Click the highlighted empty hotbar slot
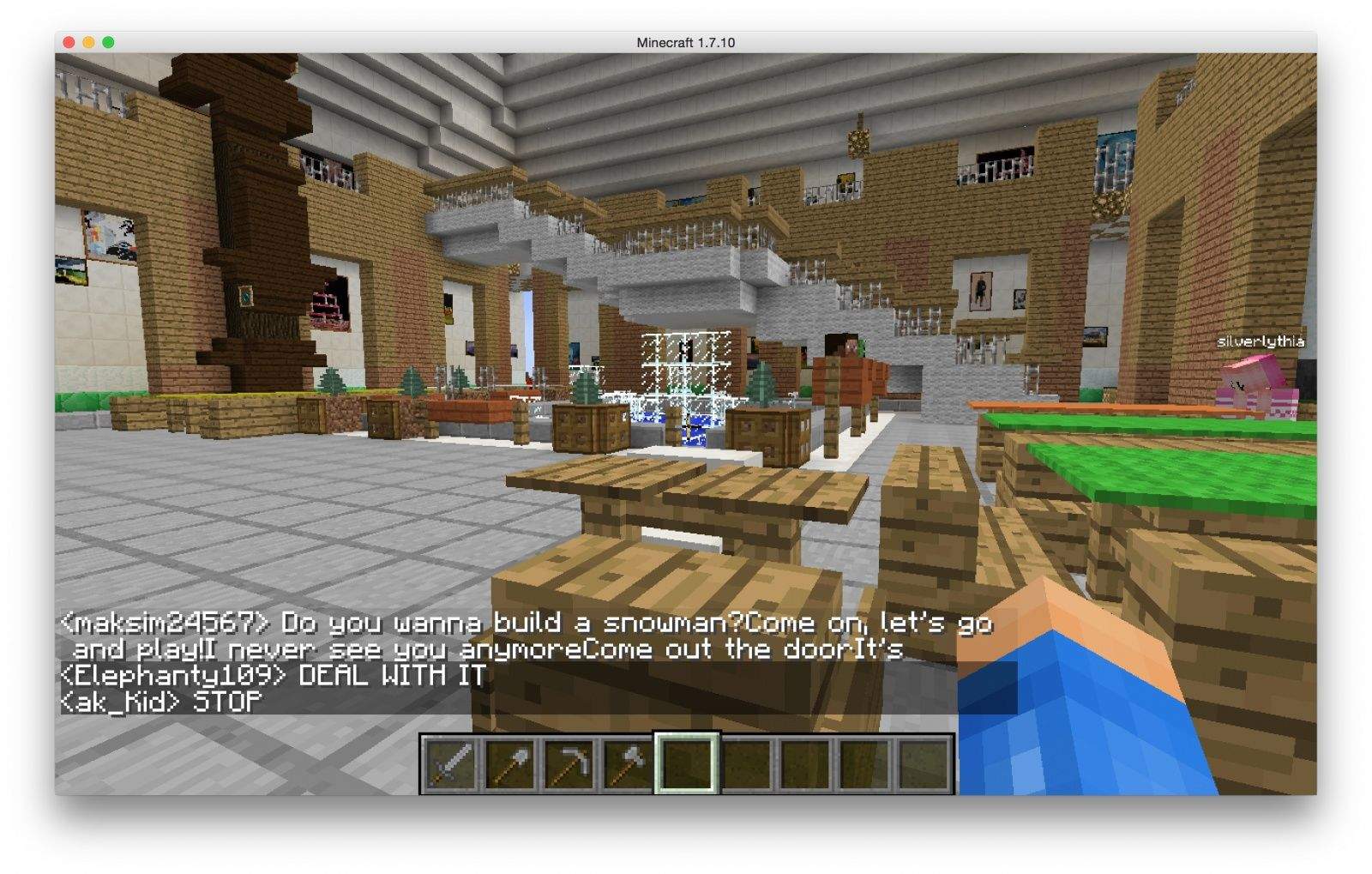Screen dimensions: 1372x874 click(x=687, y=762)
